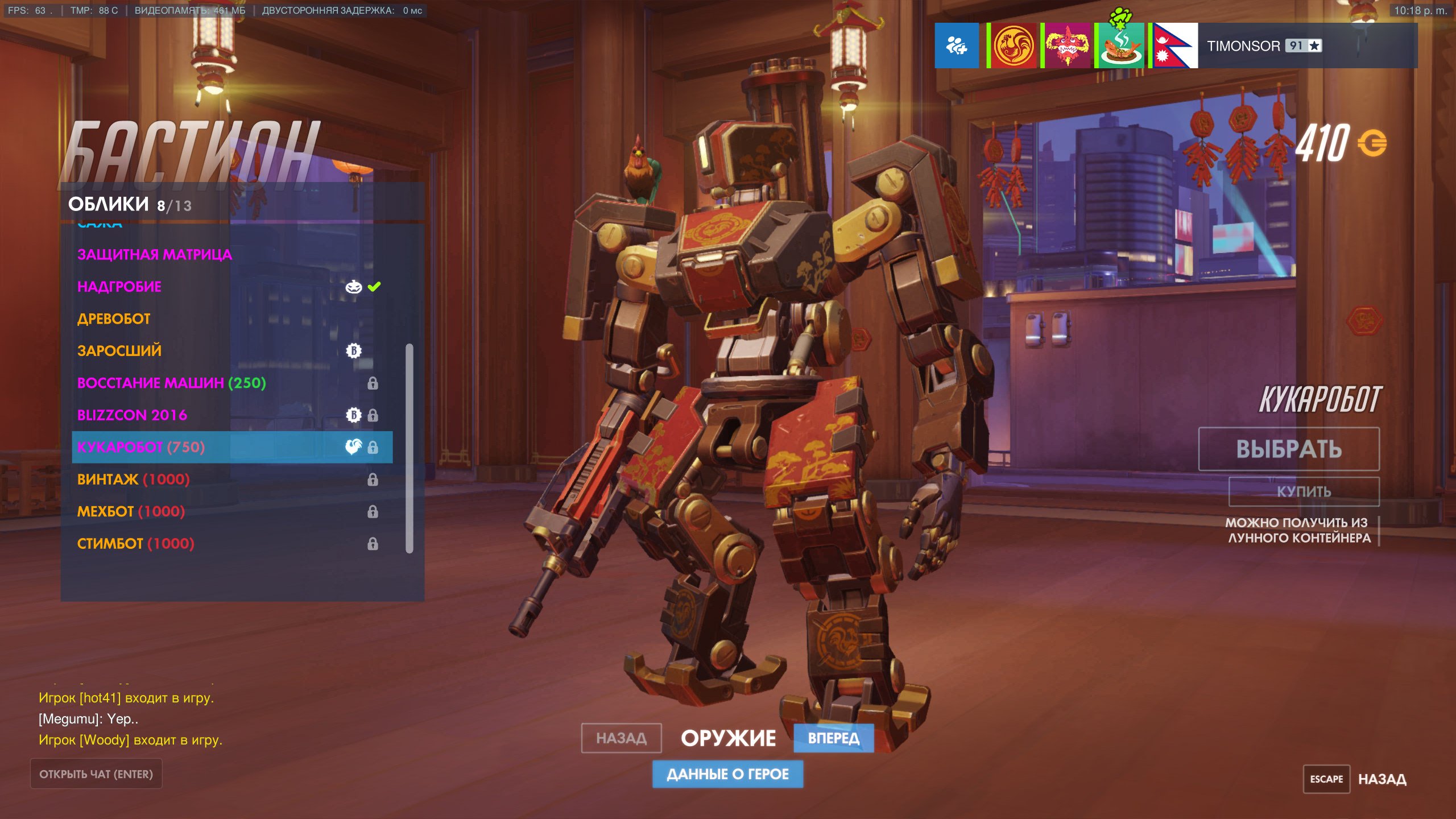Preview the ВИНТАЖ skin
This screenshot has height=819, width=1456.
pos(133,479)
